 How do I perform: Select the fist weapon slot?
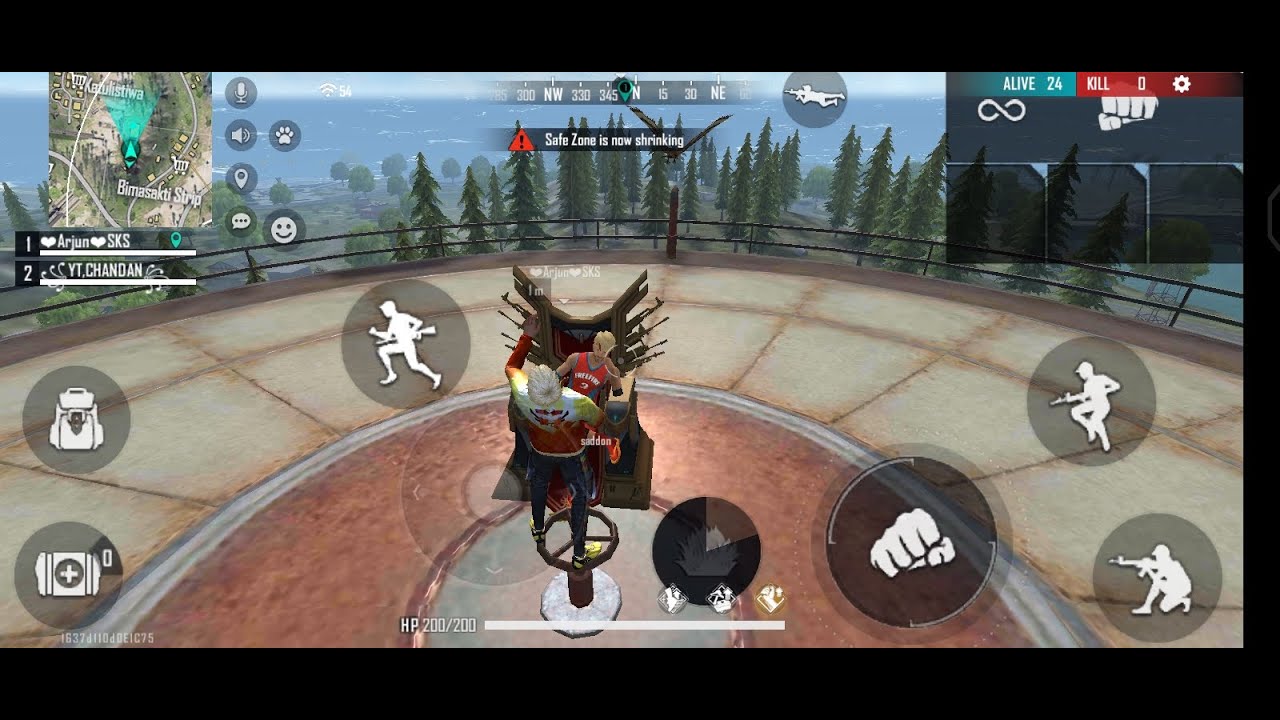tap(1127, 112)
